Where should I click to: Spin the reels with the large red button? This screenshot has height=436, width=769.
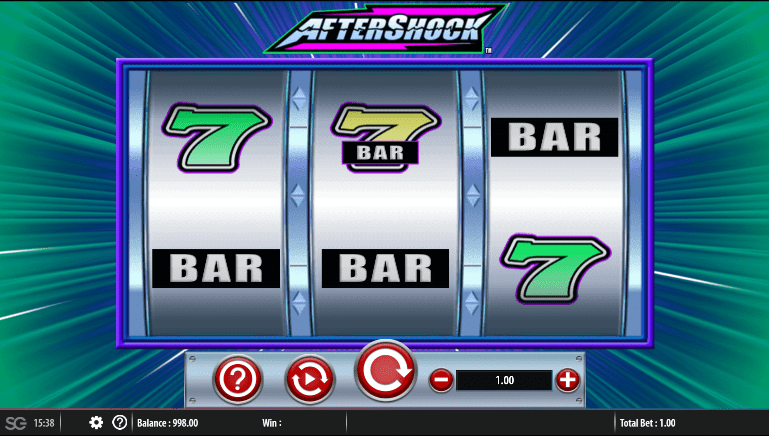click(x=385, y=372)
